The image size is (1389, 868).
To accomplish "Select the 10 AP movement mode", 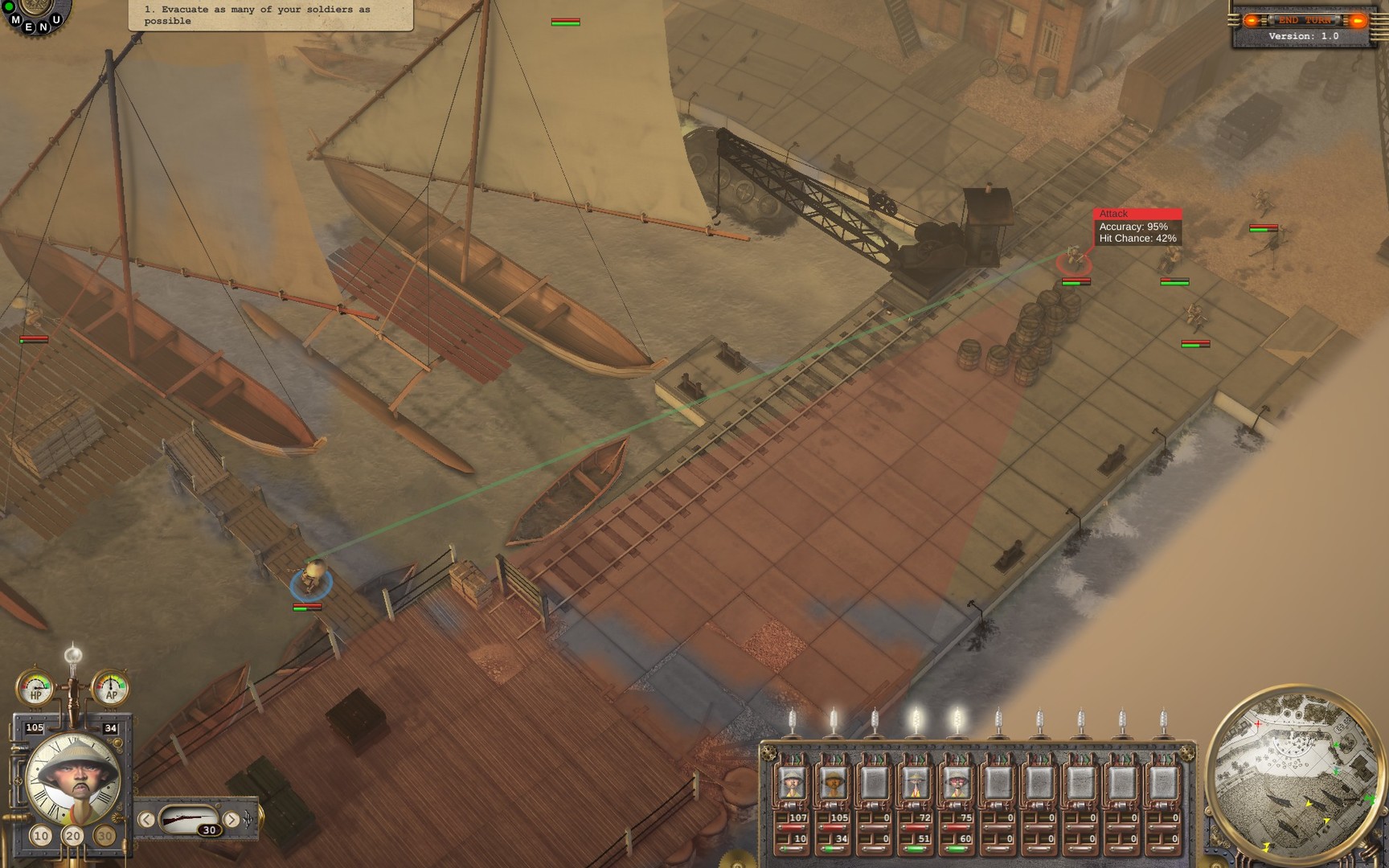I will 42,836.
